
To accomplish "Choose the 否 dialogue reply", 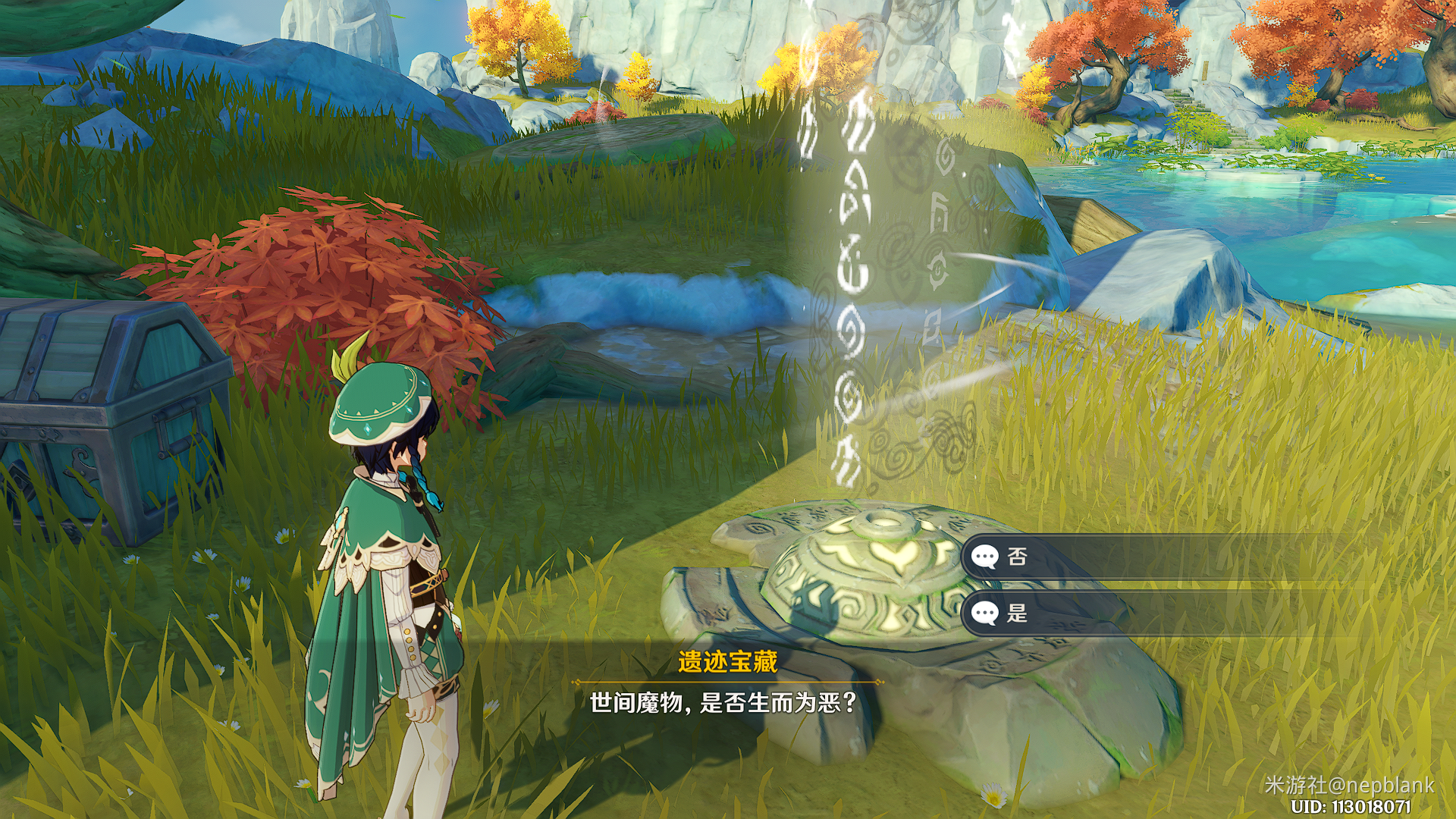I will coord(1016,557).
